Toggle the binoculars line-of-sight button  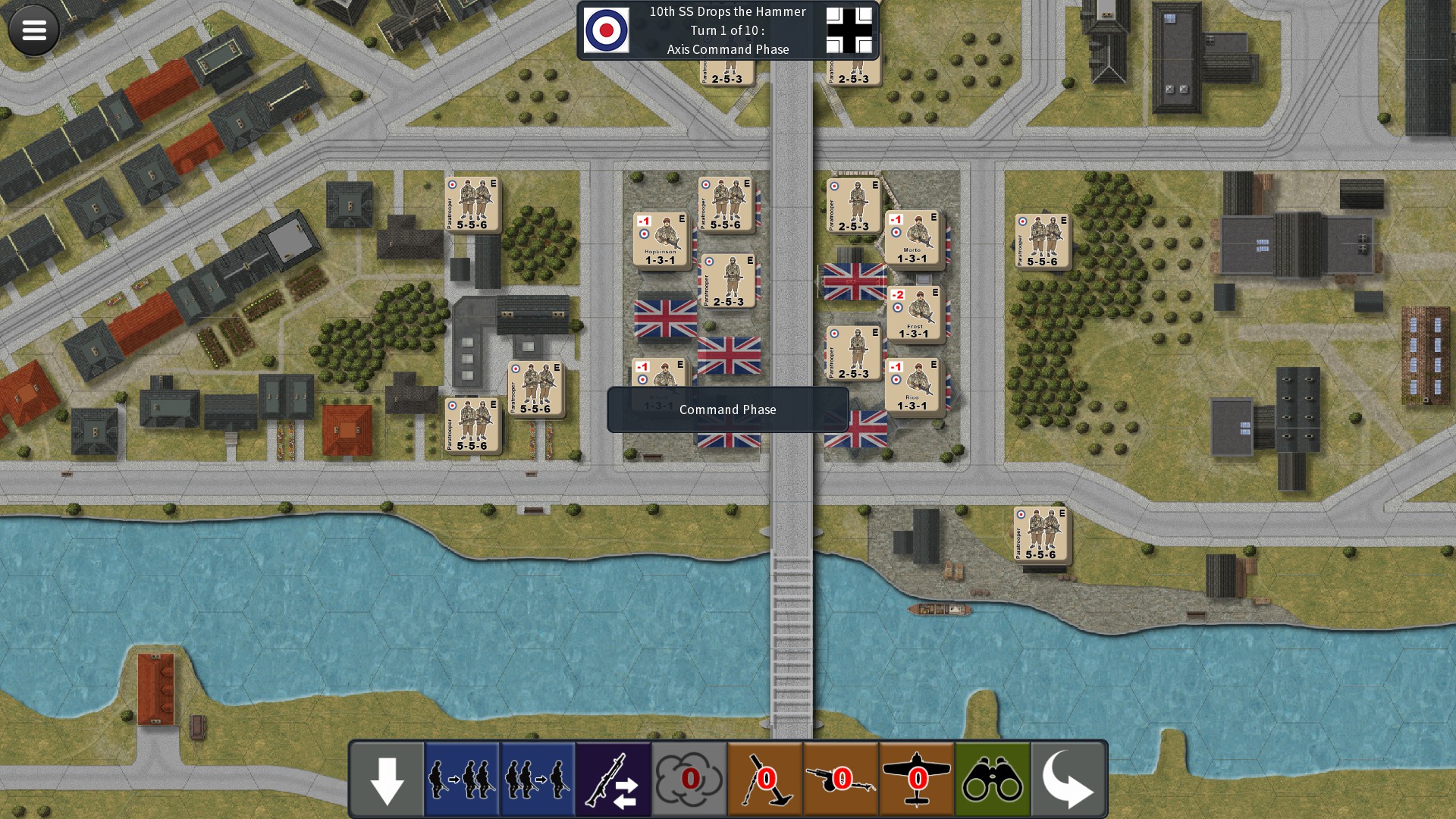tap(993, 780)
